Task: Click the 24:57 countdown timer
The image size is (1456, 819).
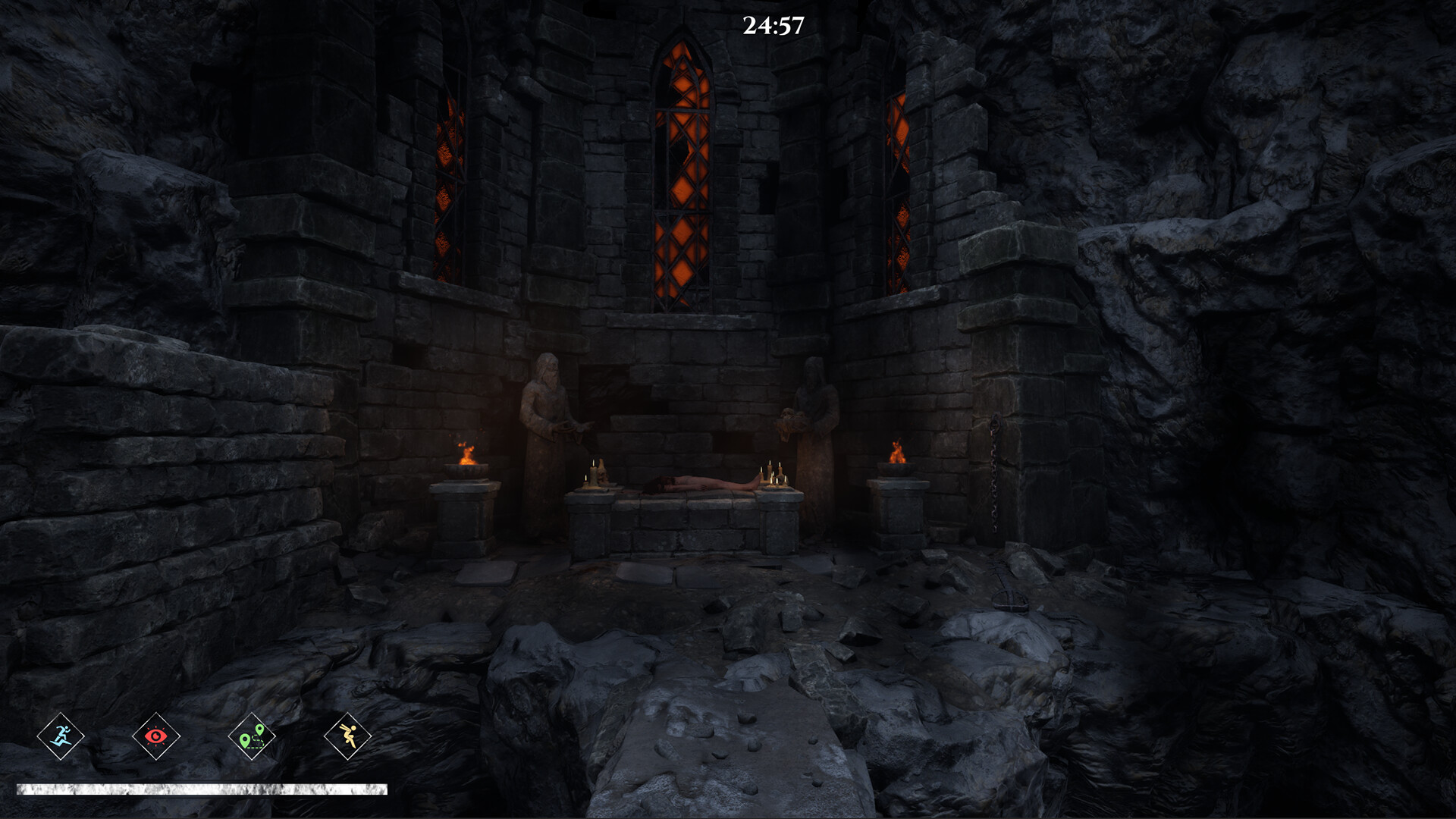Action: pos(773,25)
